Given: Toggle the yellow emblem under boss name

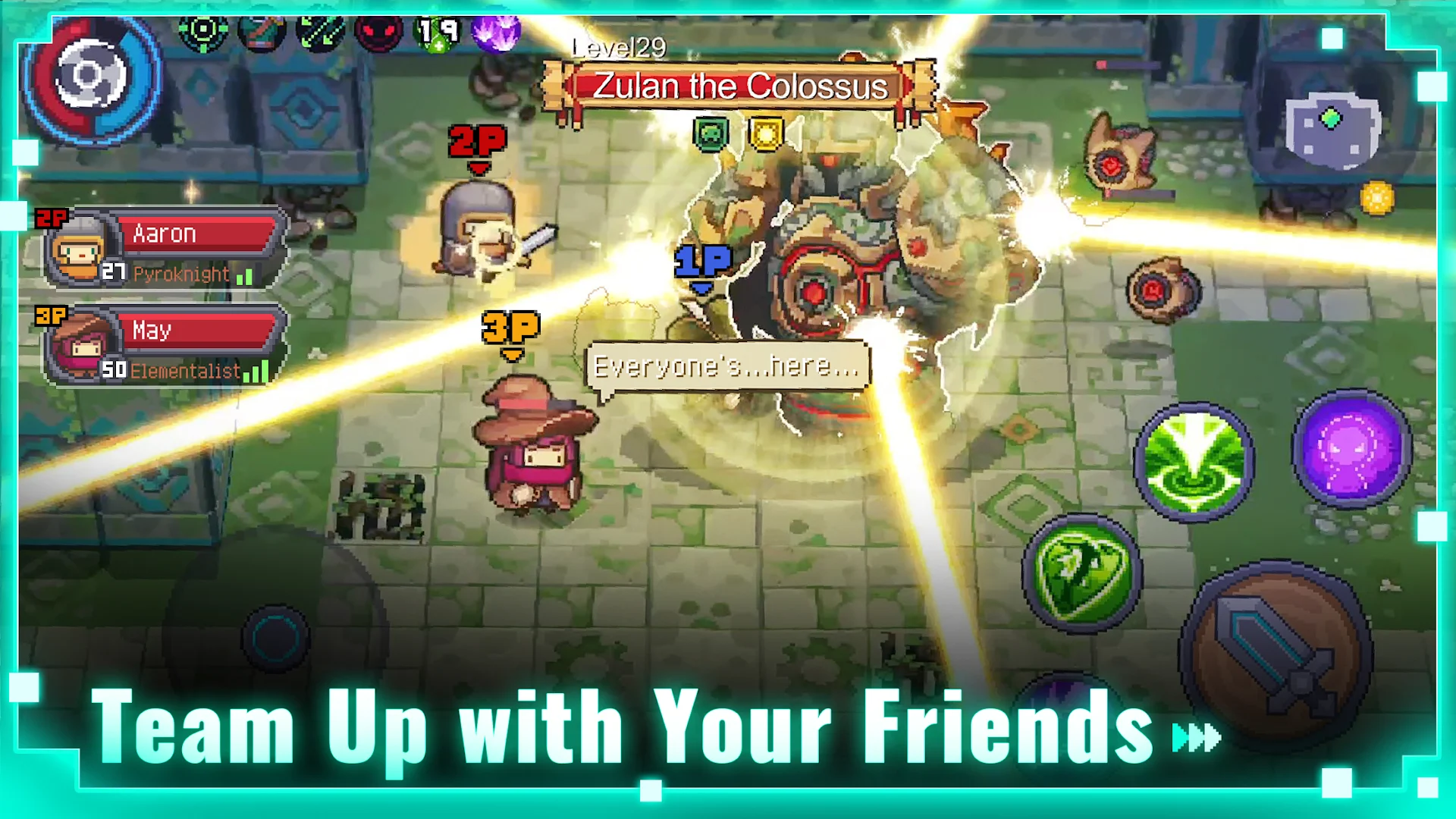Looking at the screenshot, I should (766, 133).
